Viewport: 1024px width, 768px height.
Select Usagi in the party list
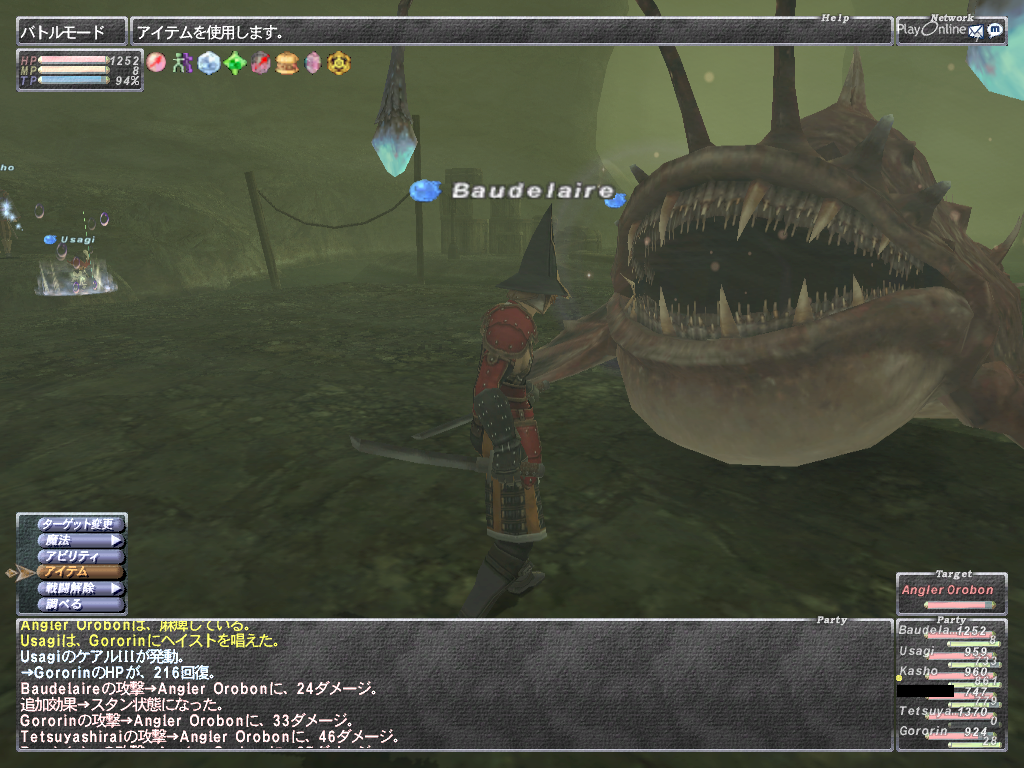[950, 653]
